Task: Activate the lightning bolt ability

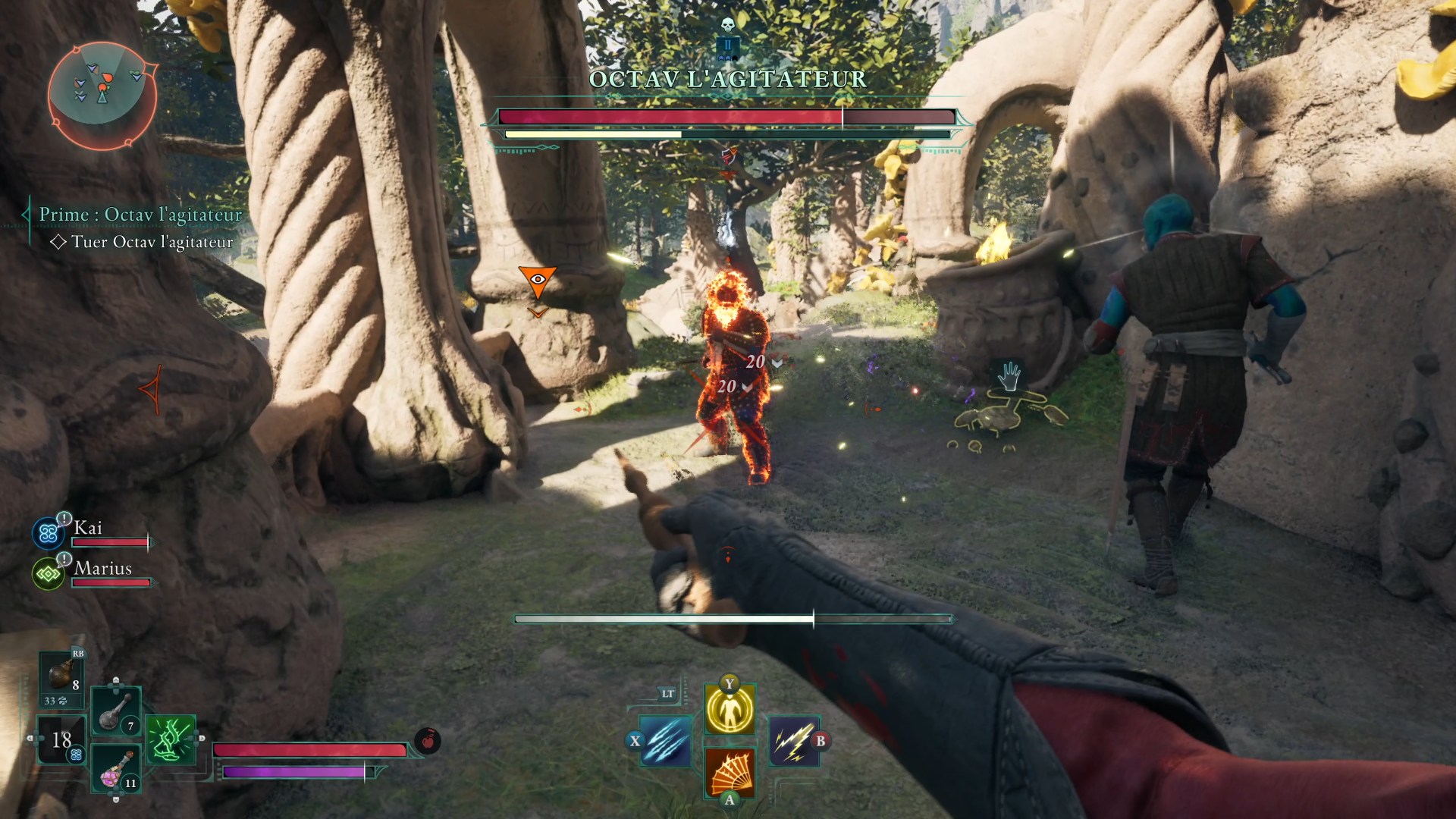Action: coord(792,740)
